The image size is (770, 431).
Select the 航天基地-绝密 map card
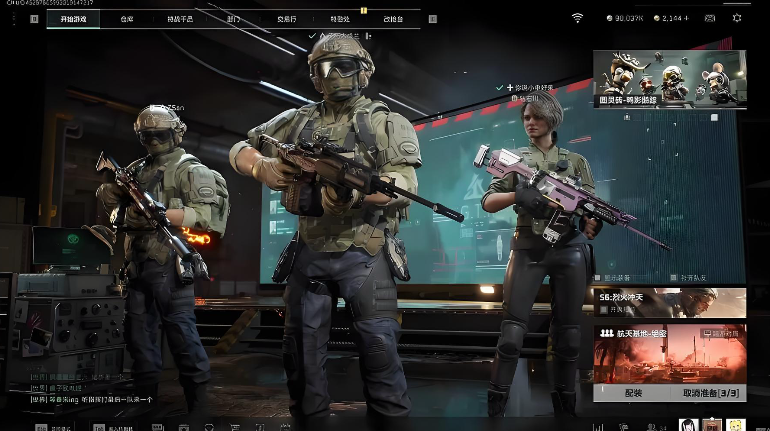(x=669, y=352)
